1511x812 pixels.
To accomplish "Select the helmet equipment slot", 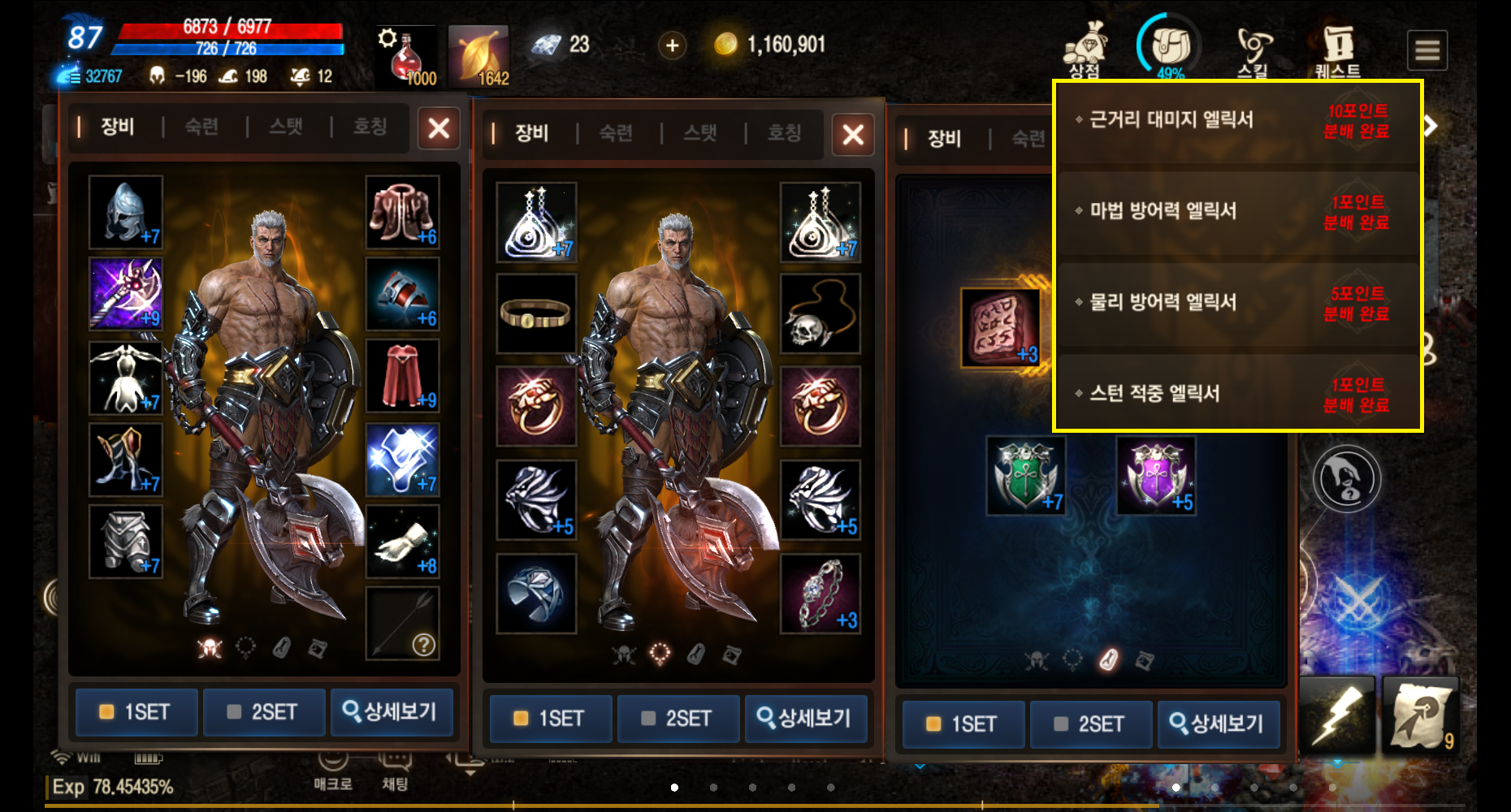I will pos(126,212).
